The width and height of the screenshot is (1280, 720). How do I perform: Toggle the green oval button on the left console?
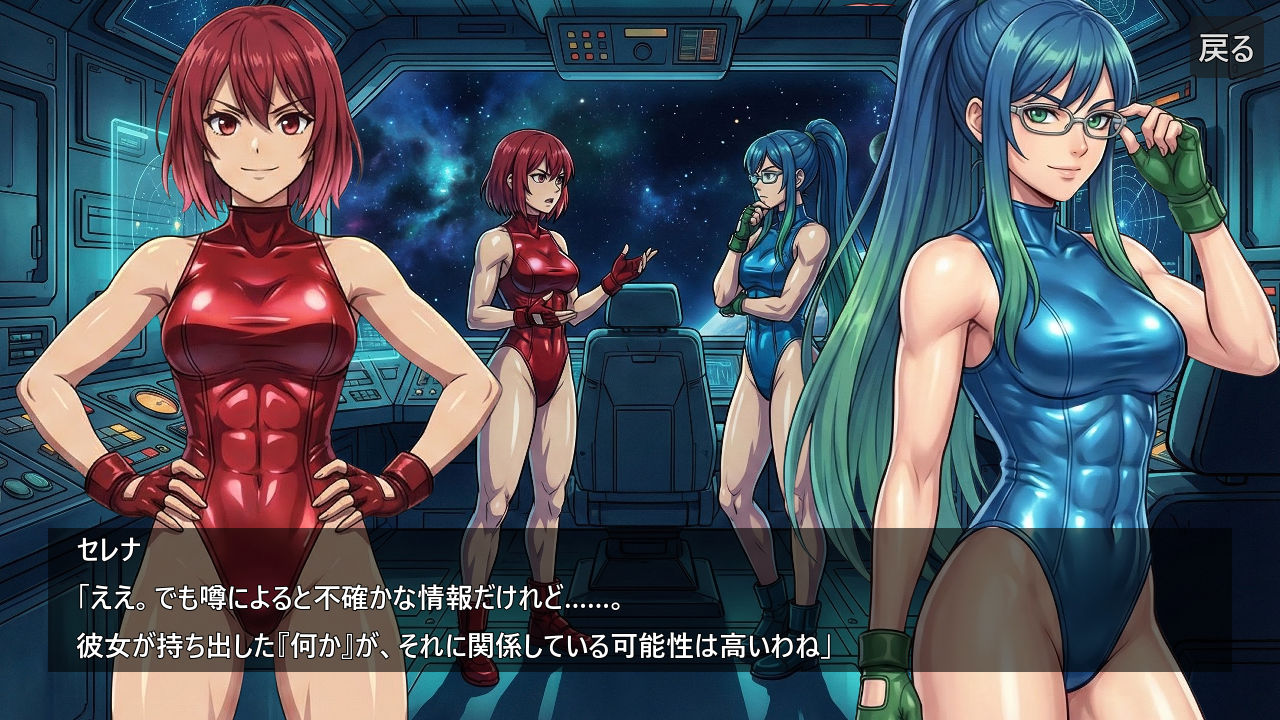pyautogui.click(x=163, y=448)
